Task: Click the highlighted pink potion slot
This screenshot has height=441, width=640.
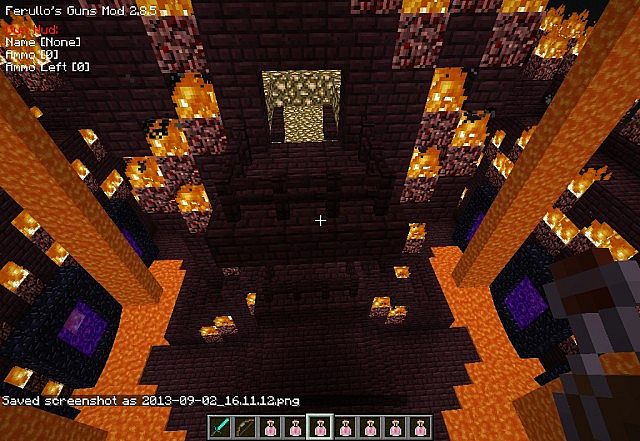Action: pos(320,427)
